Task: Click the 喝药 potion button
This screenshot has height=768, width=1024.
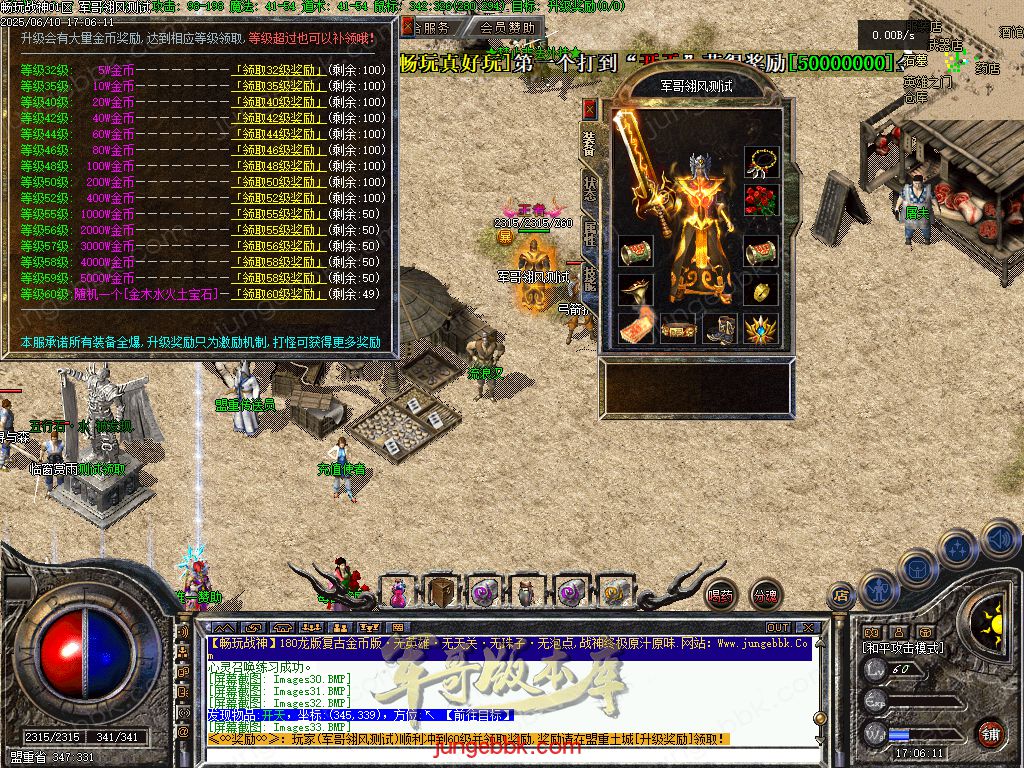Action: point(720,595)
